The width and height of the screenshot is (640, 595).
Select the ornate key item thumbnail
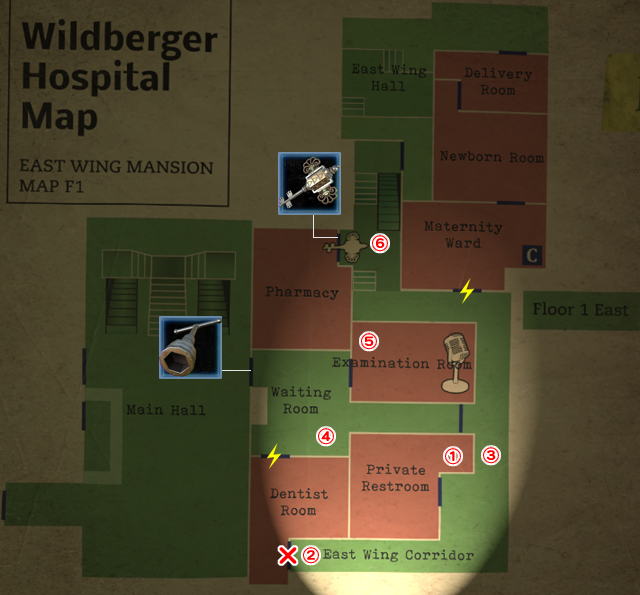309,184
